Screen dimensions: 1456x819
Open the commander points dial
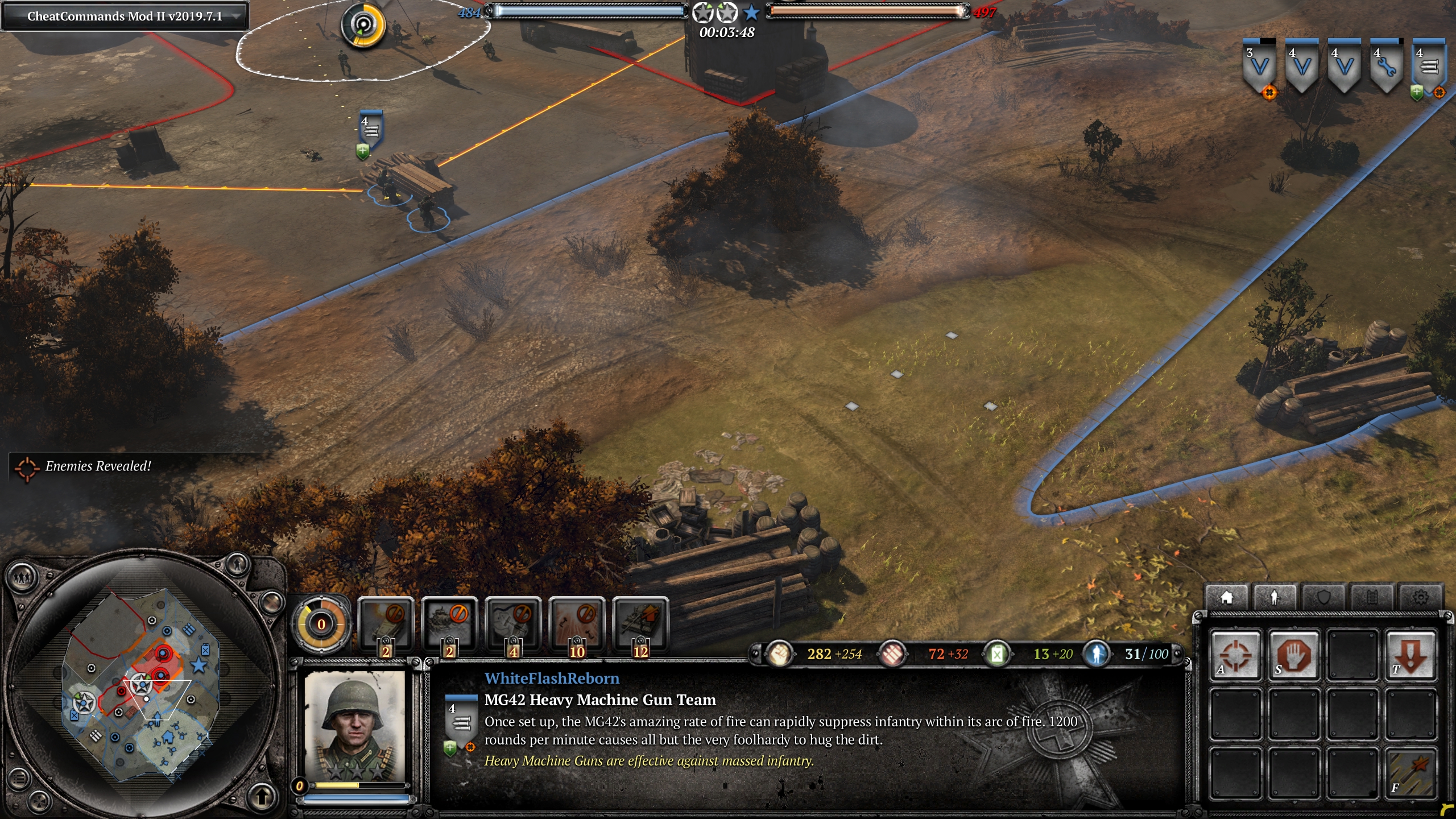coord(321,624)
